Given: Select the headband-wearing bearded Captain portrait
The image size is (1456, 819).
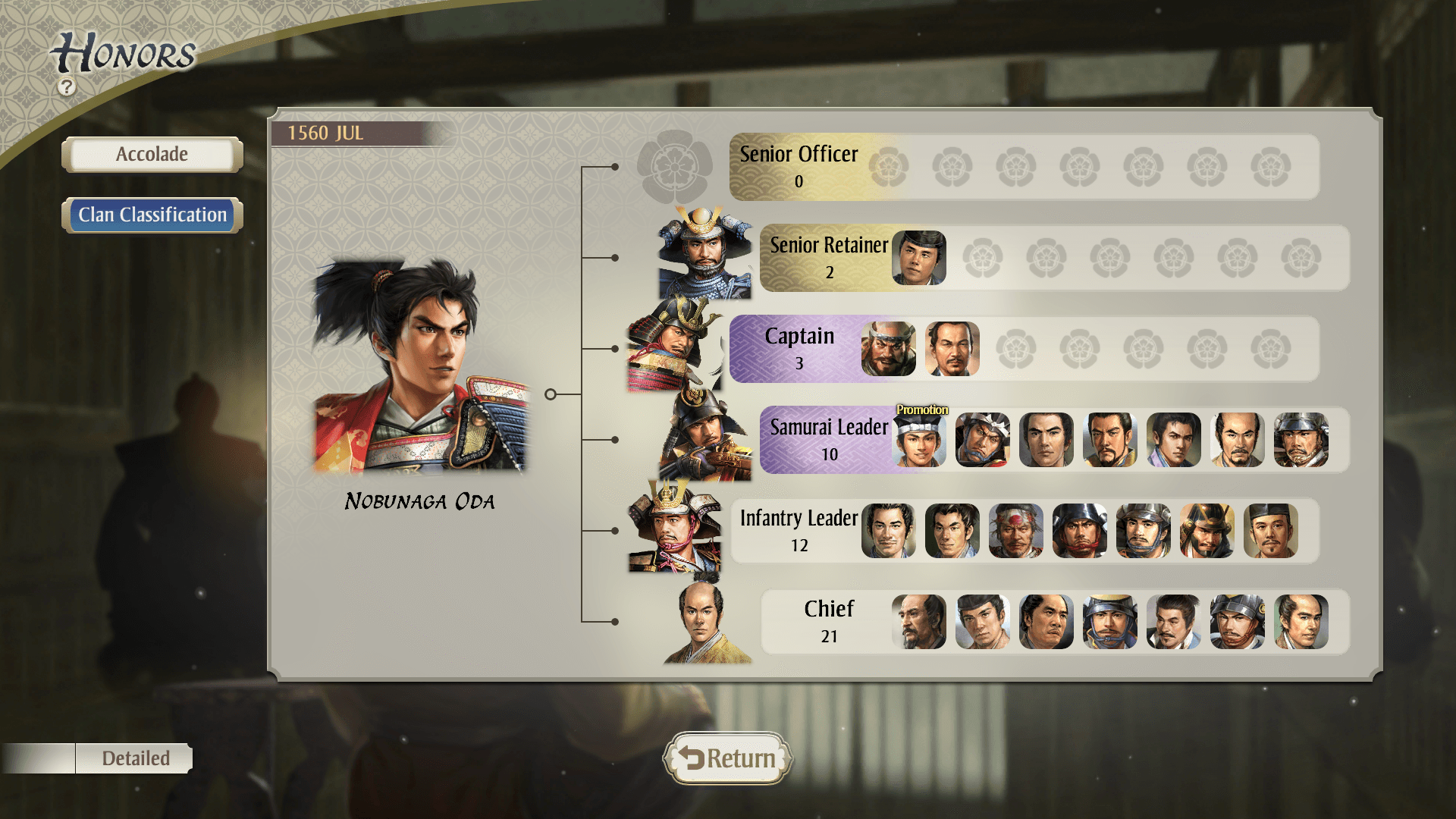Looking at the screenshot, I should click(x=889, y=349).
